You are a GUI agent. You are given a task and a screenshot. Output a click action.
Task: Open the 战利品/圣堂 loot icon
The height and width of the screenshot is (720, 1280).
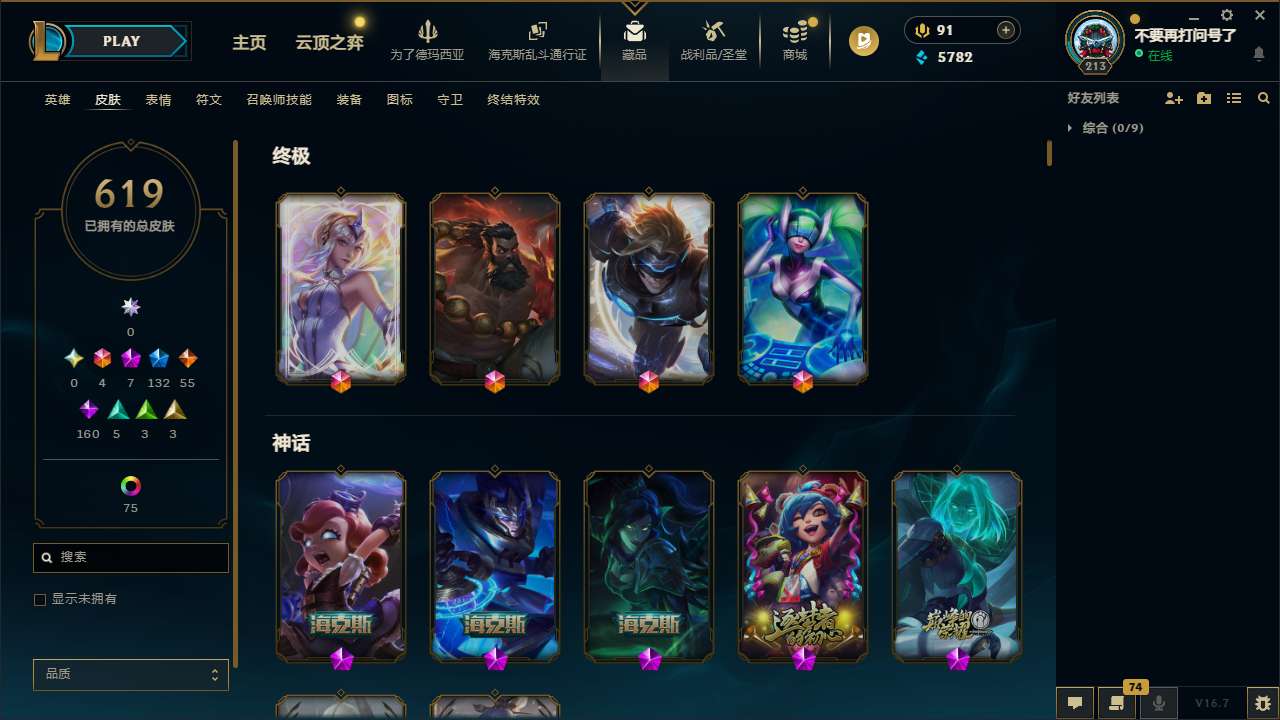(x=713, y=40)
